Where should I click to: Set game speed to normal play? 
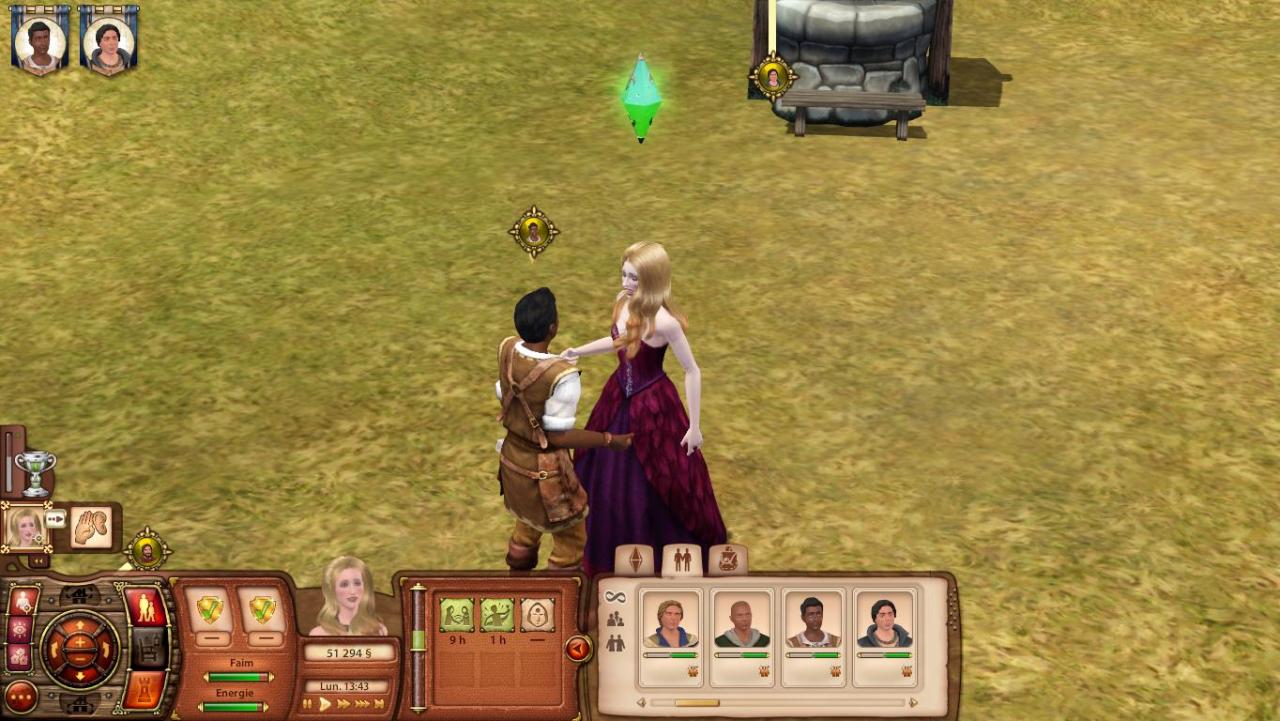[x=325, y=705]
